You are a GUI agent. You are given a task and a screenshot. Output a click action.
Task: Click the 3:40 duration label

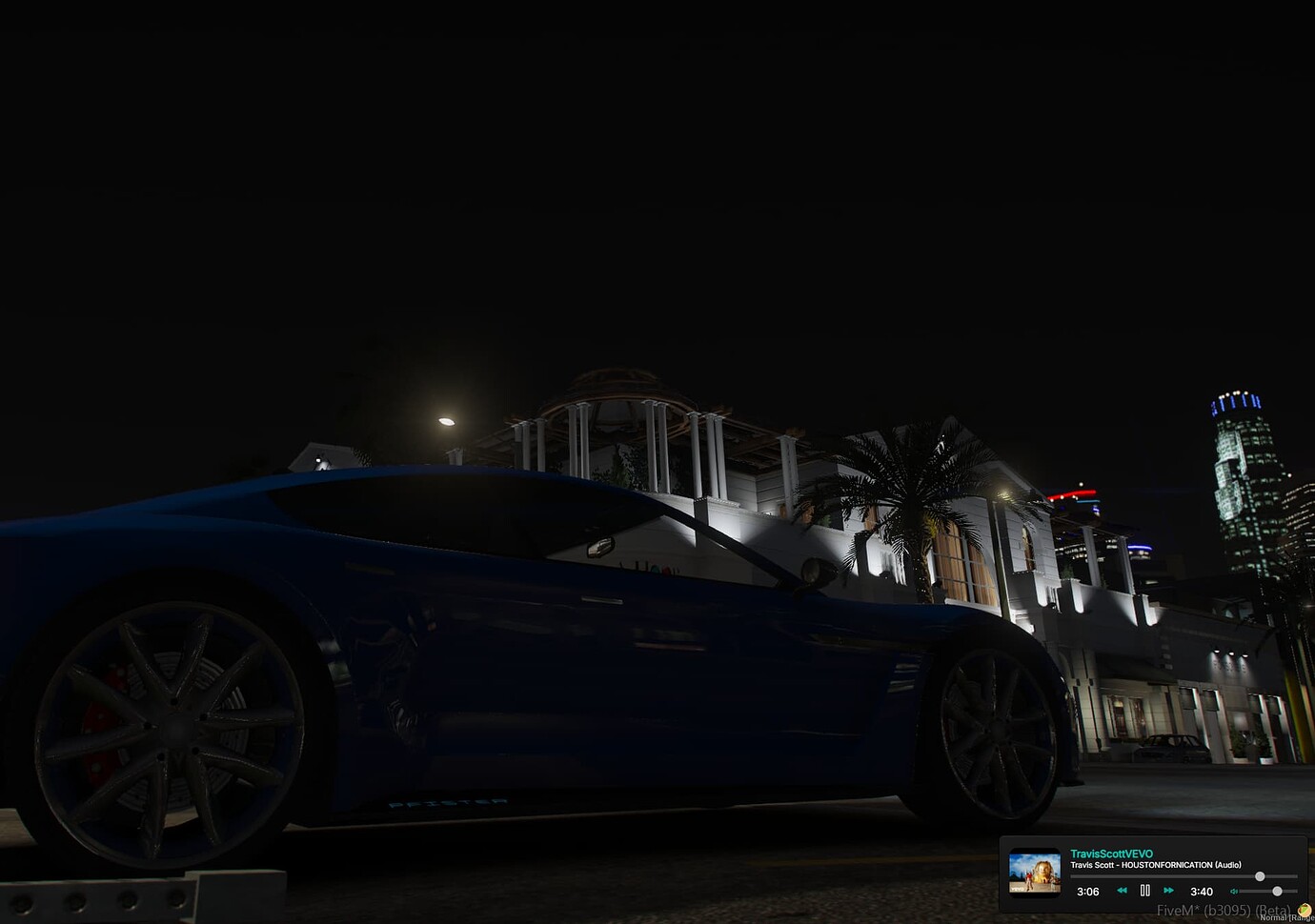tap(1203, 891)
